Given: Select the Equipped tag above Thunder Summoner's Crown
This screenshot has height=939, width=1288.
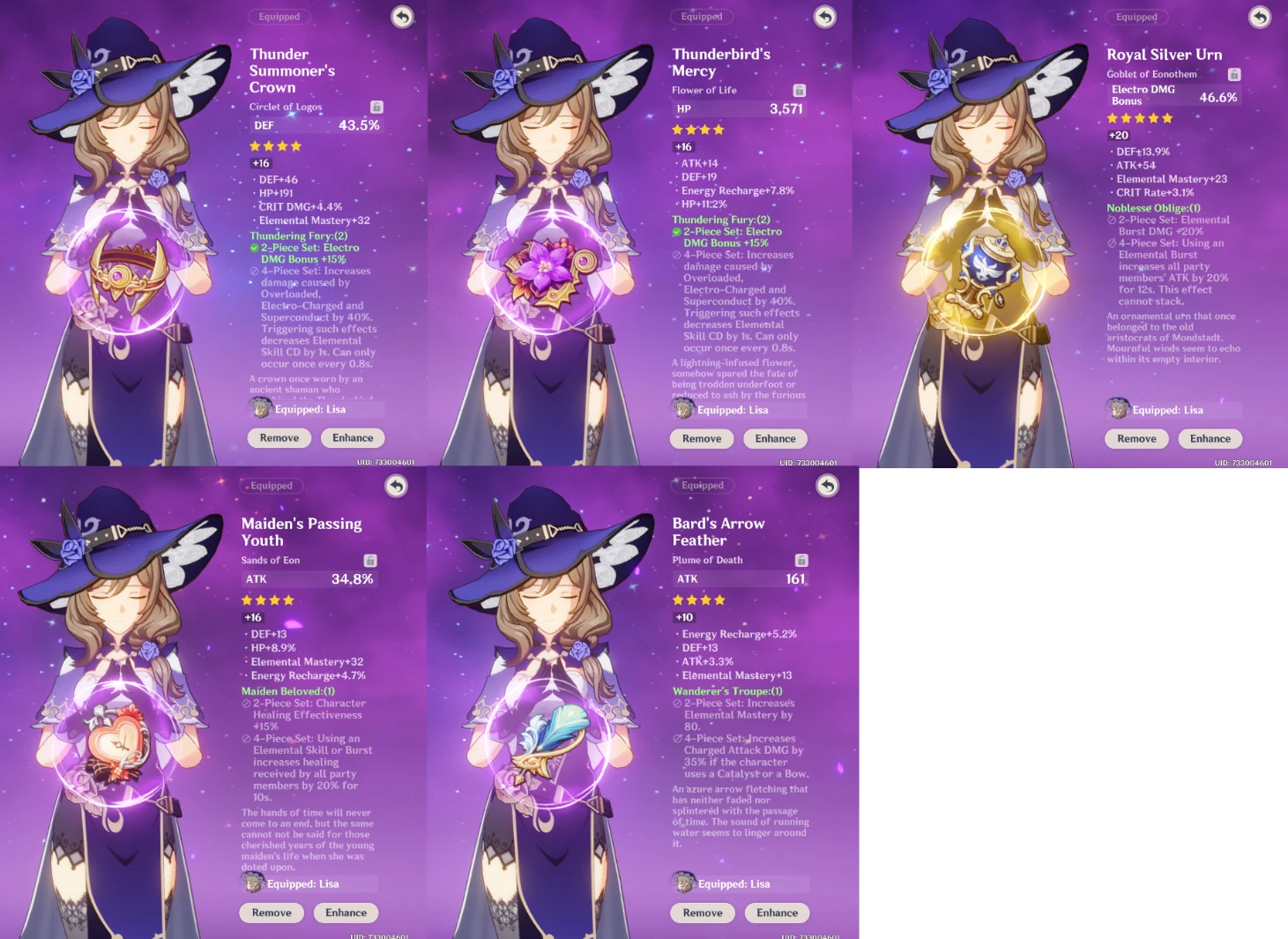Looking at the screenshot, I should [x=282, y=16].
